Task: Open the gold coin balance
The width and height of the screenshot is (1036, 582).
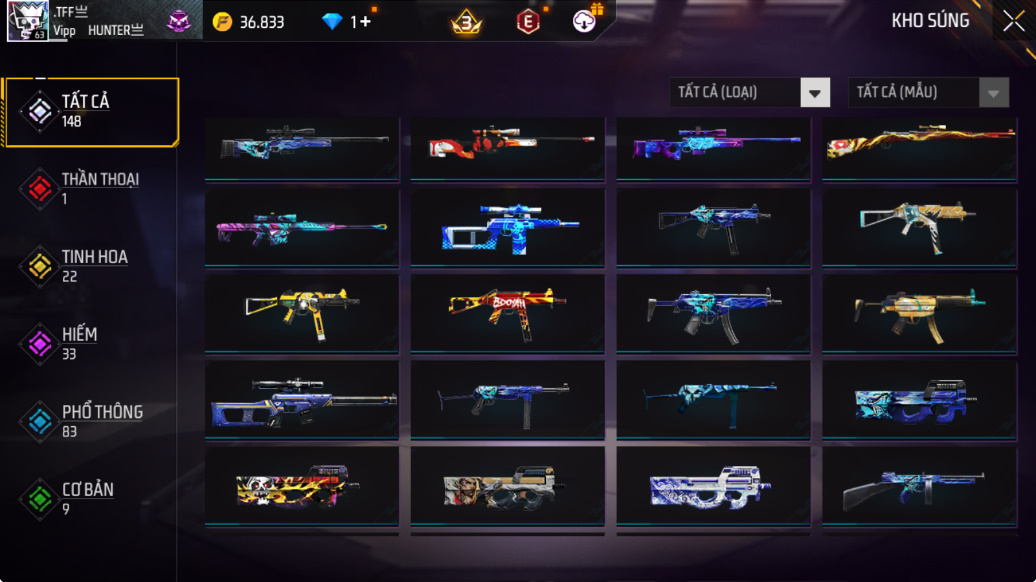Action: (x=248, y=22)
